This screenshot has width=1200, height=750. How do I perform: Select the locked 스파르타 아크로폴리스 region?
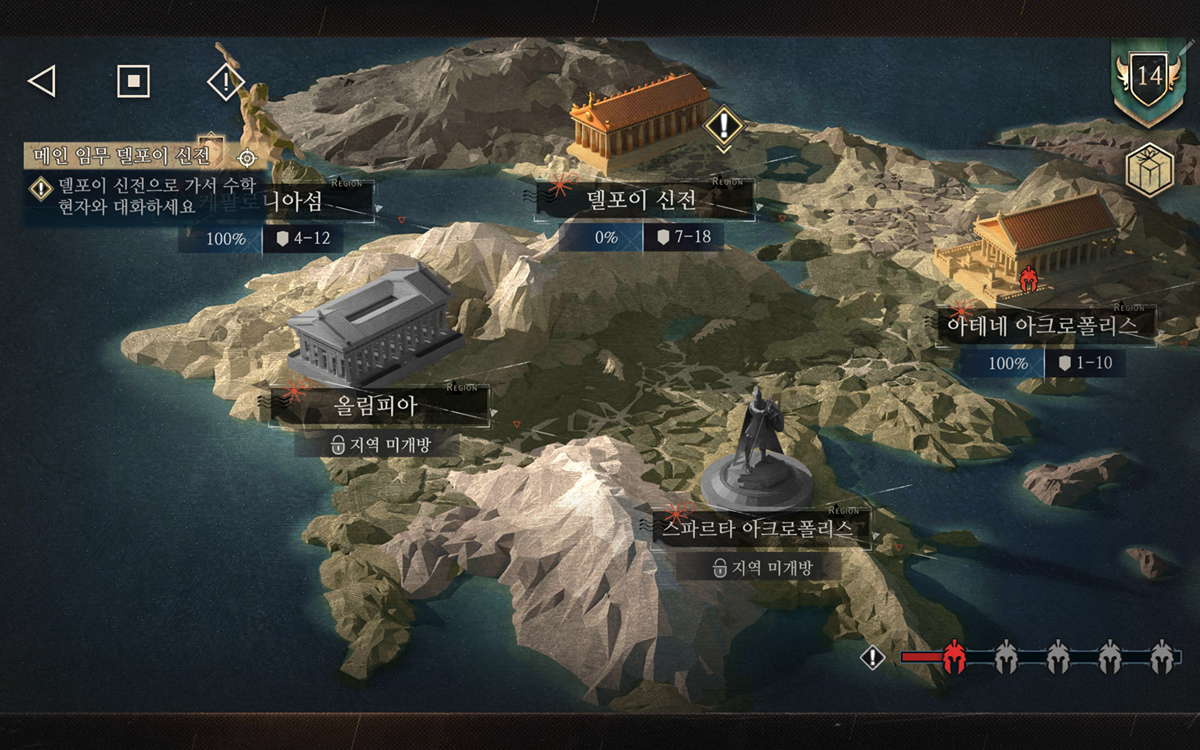point(755,529)
